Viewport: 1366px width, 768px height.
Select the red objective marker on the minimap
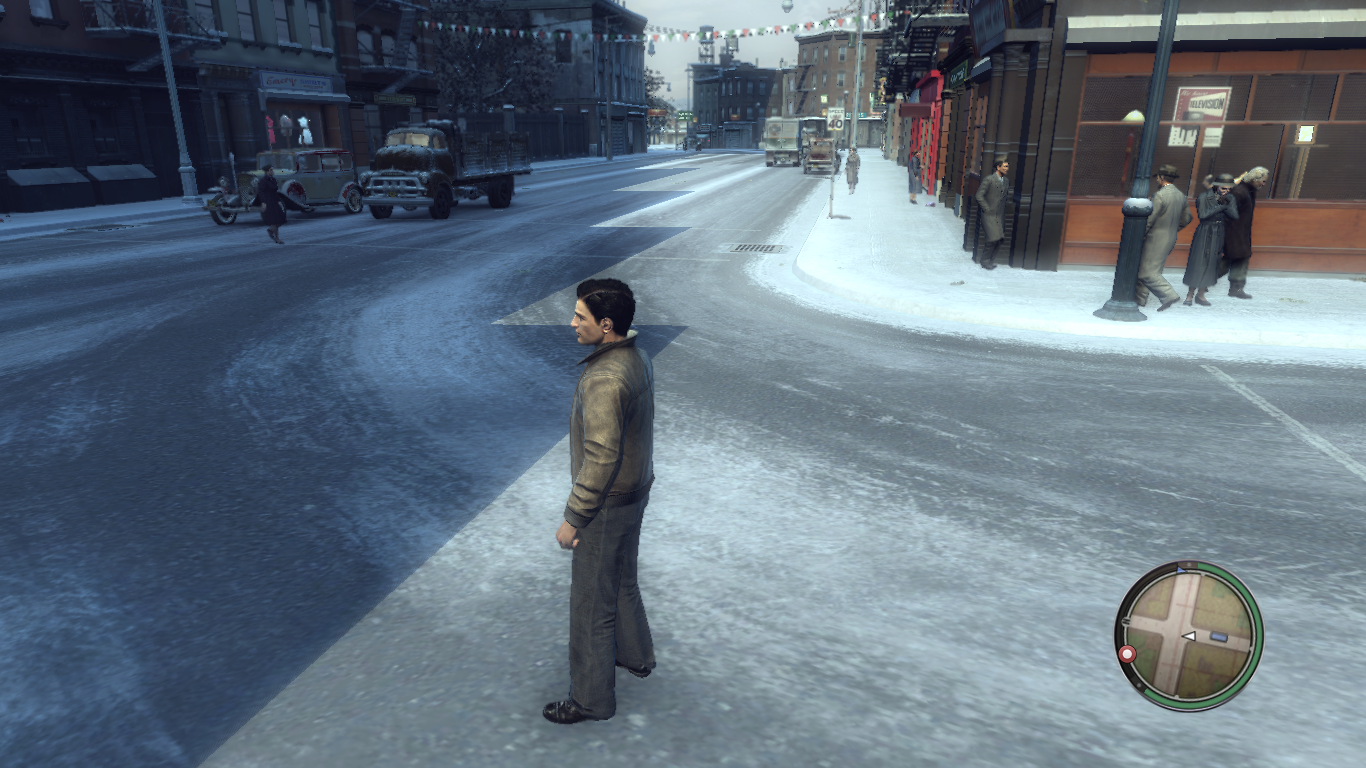[x=1128, y=654]
